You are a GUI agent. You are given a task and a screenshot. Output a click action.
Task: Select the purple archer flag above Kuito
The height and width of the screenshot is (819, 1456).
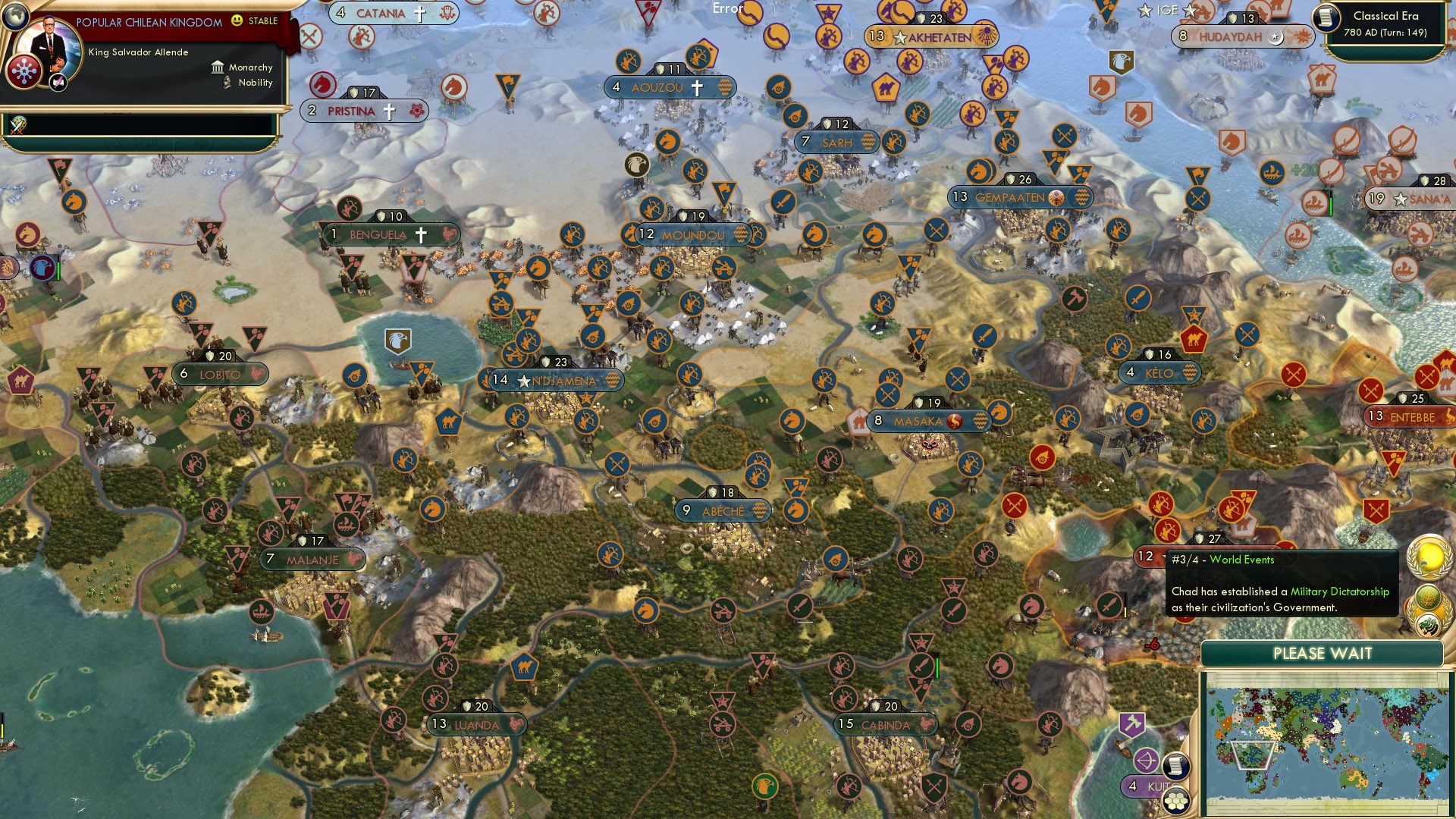[x=1145, y=759]
